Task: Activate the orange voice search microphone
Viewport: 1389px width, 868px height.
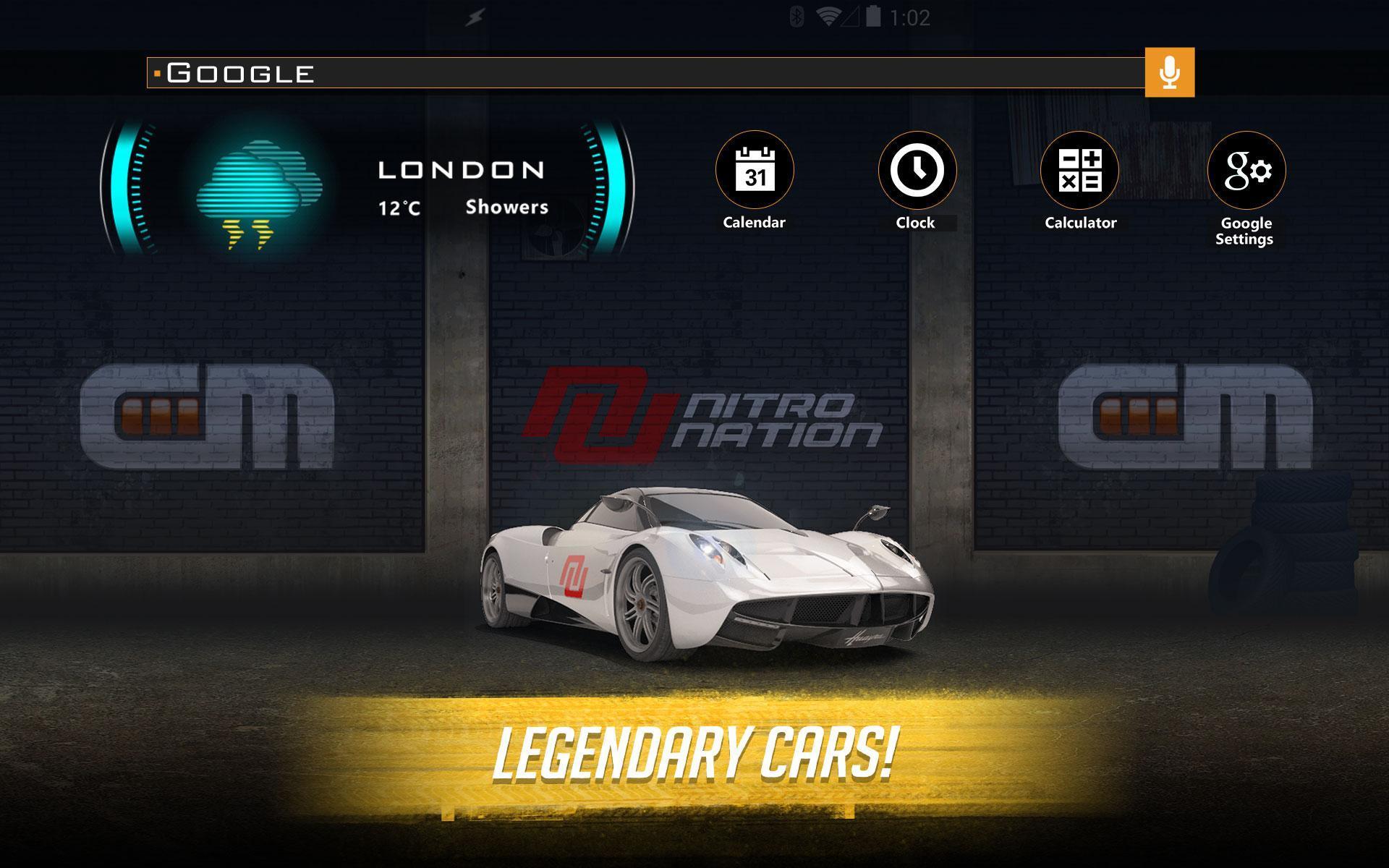Action: pyautogui.click(x=1169, y=72)
